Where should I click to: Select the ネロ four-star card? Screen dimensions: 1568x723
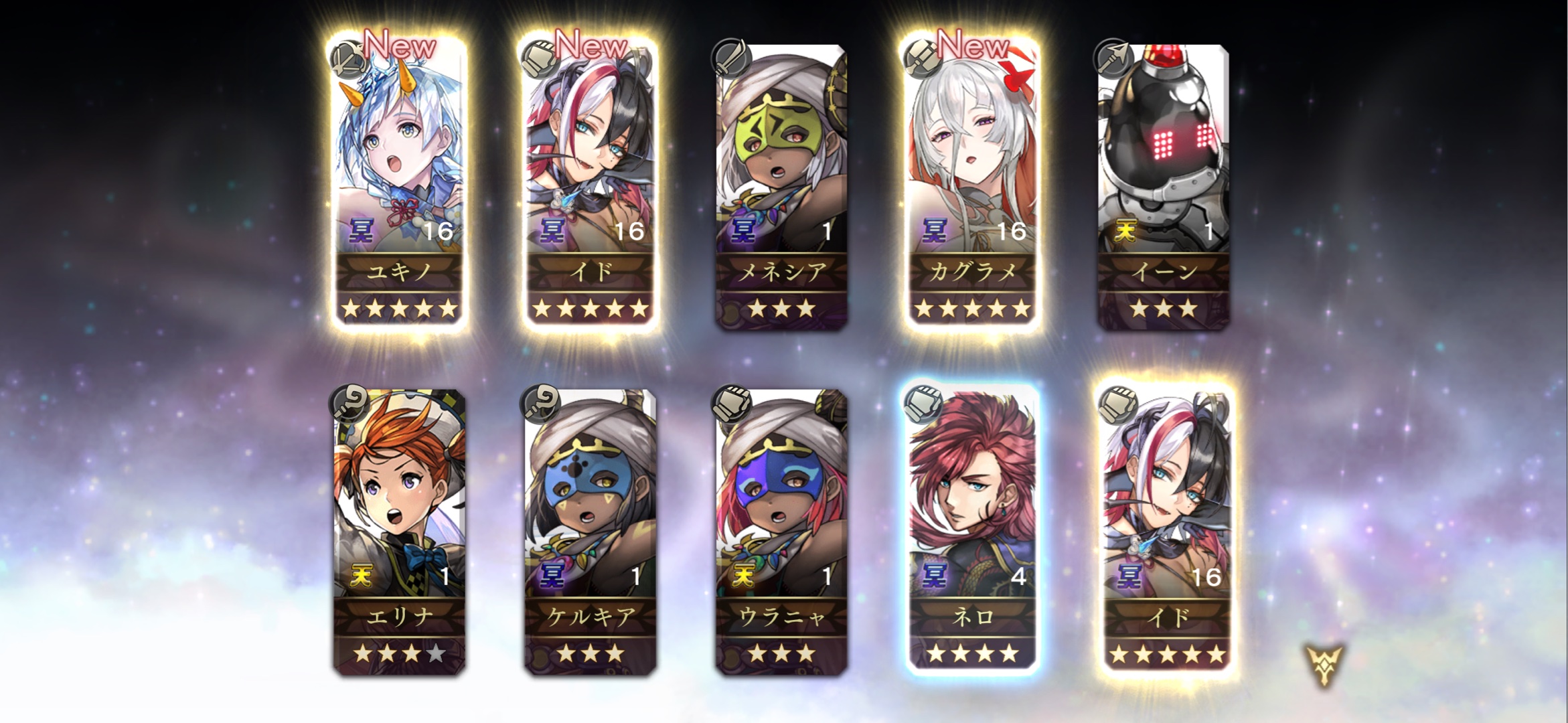click(x=972, y=529)
